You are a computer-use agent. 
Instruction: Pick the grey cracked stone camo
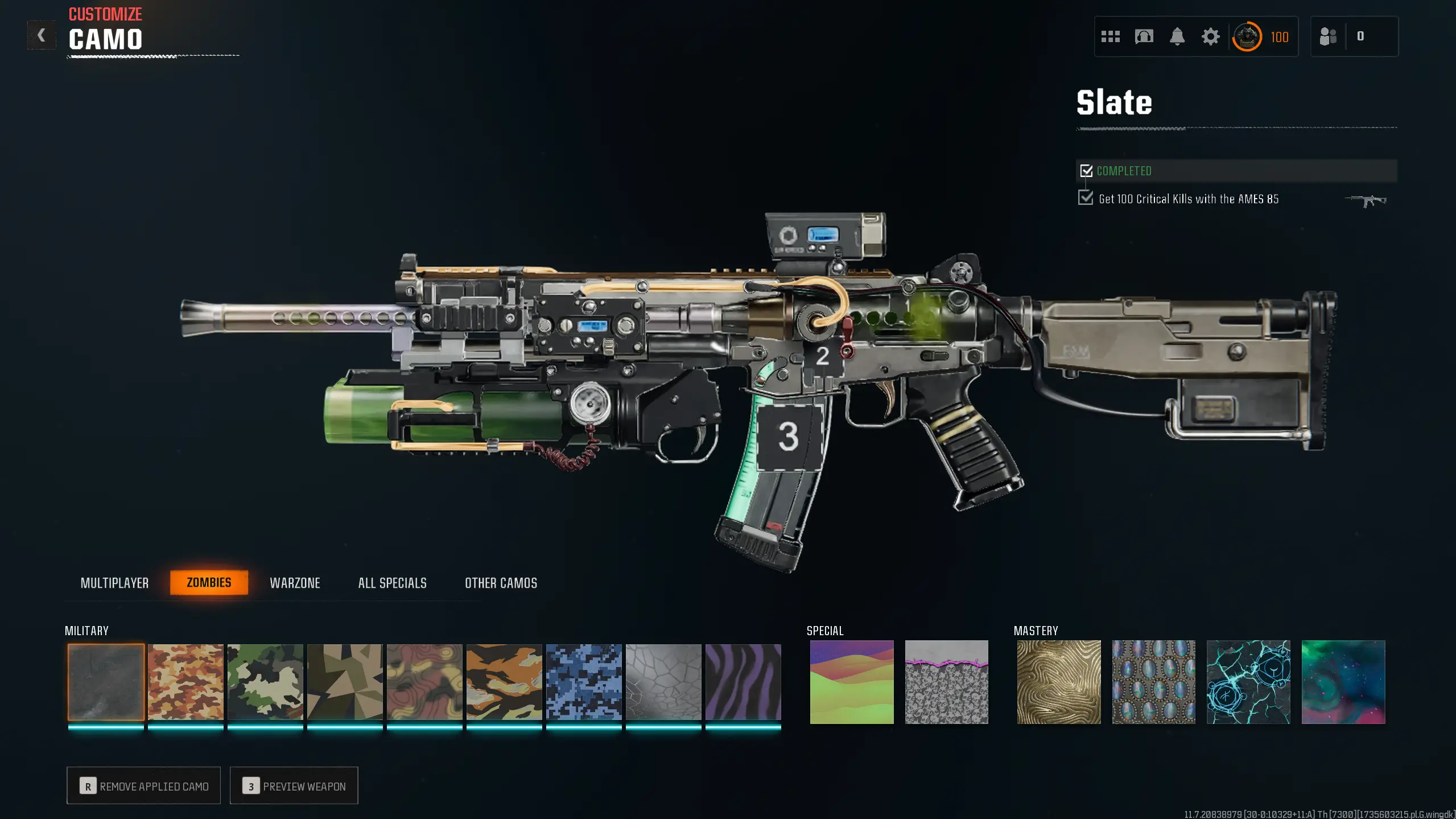point(663,682)
